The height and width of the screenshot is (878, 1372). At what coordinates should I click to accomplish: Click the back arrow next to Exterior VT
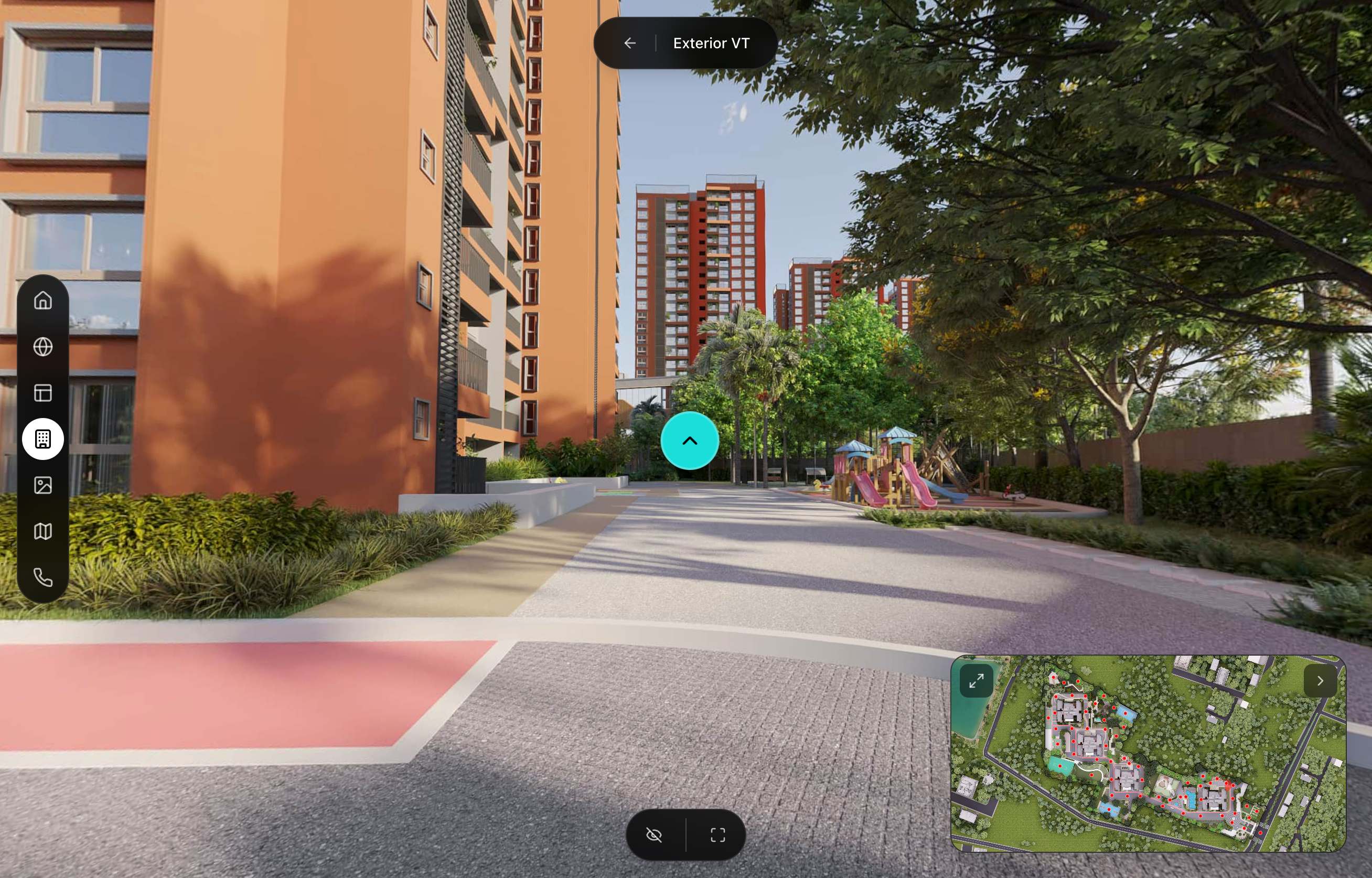point(629,43)
